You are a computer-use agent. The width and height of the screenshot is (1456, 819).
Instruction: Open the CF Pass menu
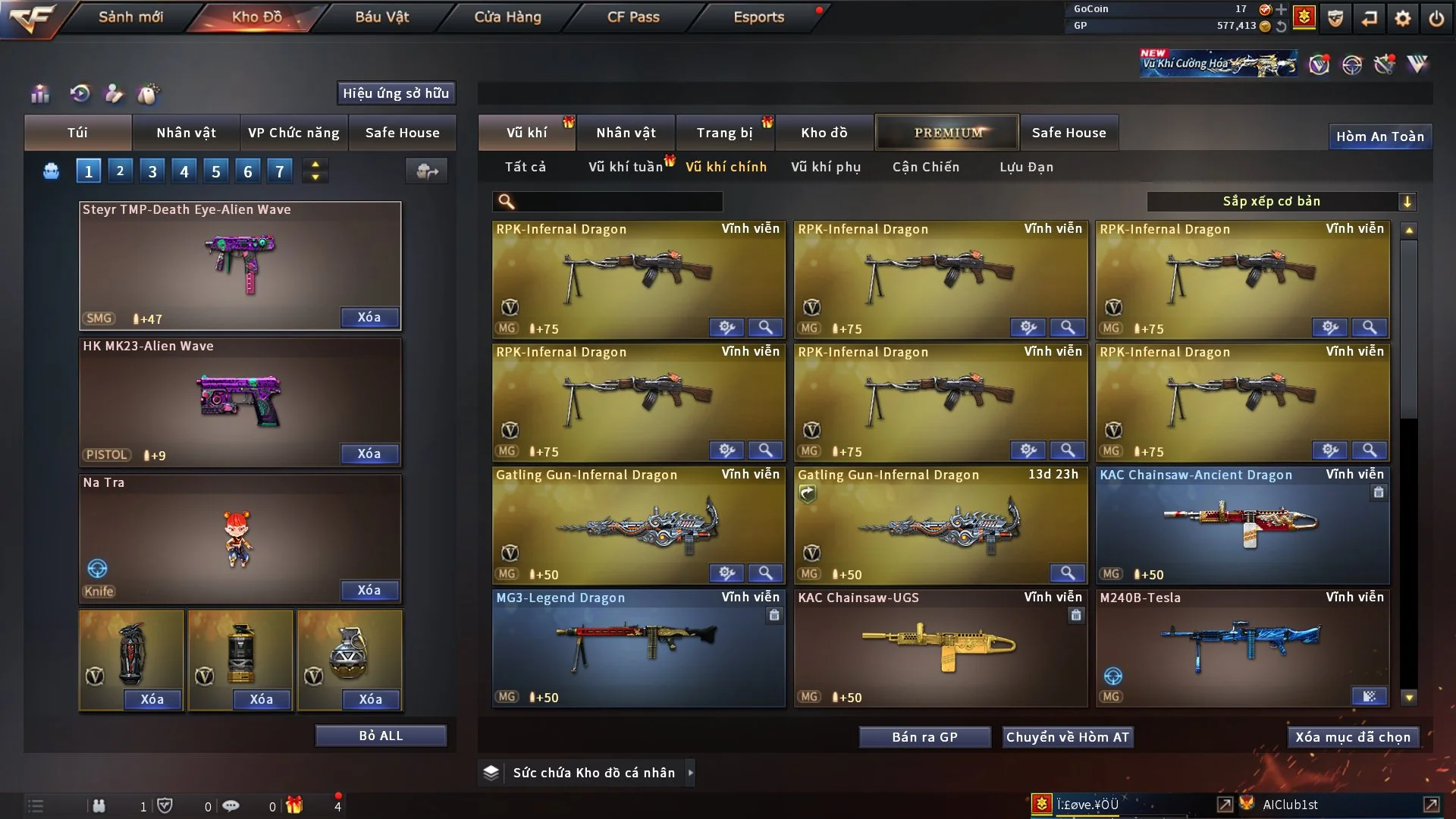pyautogui.click(x=633, y=17)
